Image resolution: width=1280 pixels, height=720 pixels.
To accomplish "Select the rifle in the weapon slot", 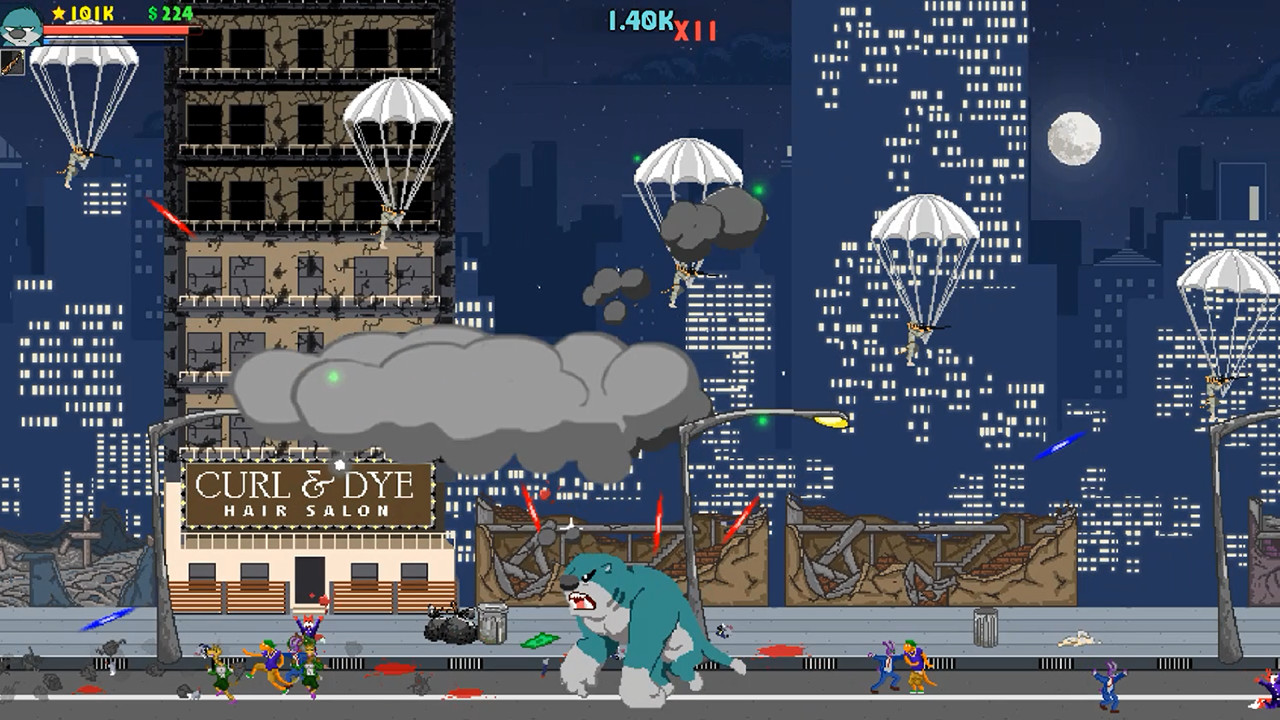I will (12, 62).
